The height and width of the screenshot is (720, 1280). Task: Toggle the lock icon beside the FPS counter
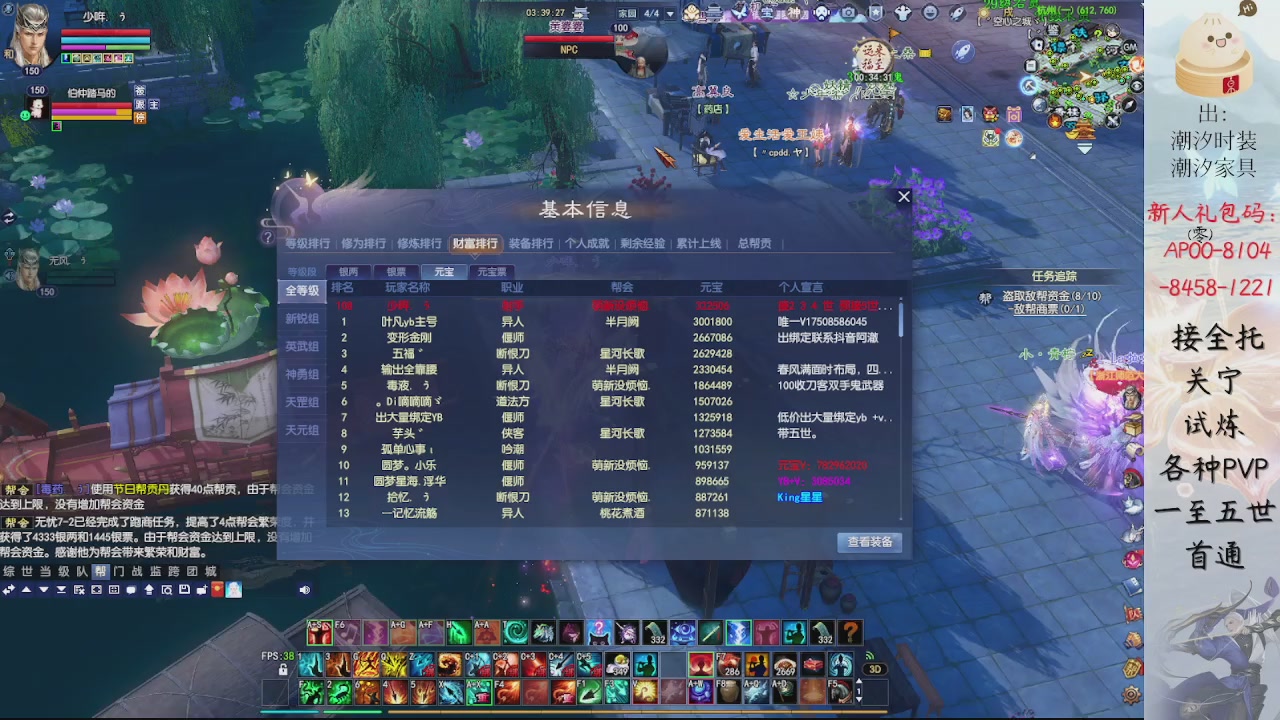[283, 669]
